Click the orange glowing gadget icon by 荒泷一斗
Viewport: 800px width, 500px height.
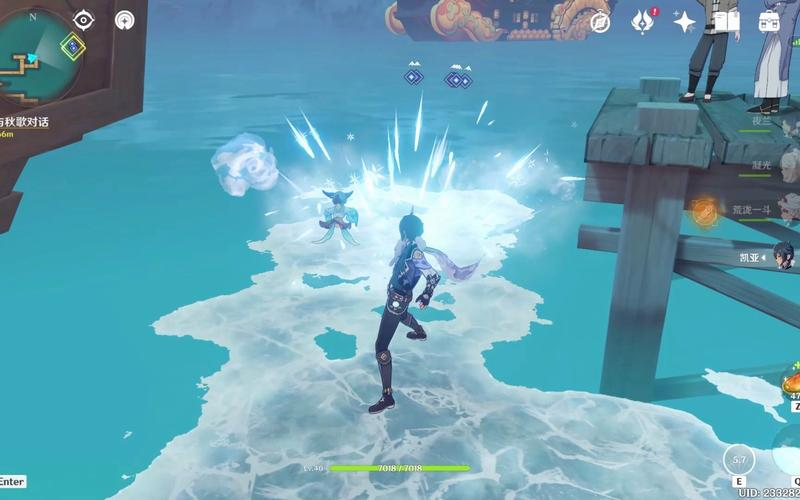coord(705,209)
